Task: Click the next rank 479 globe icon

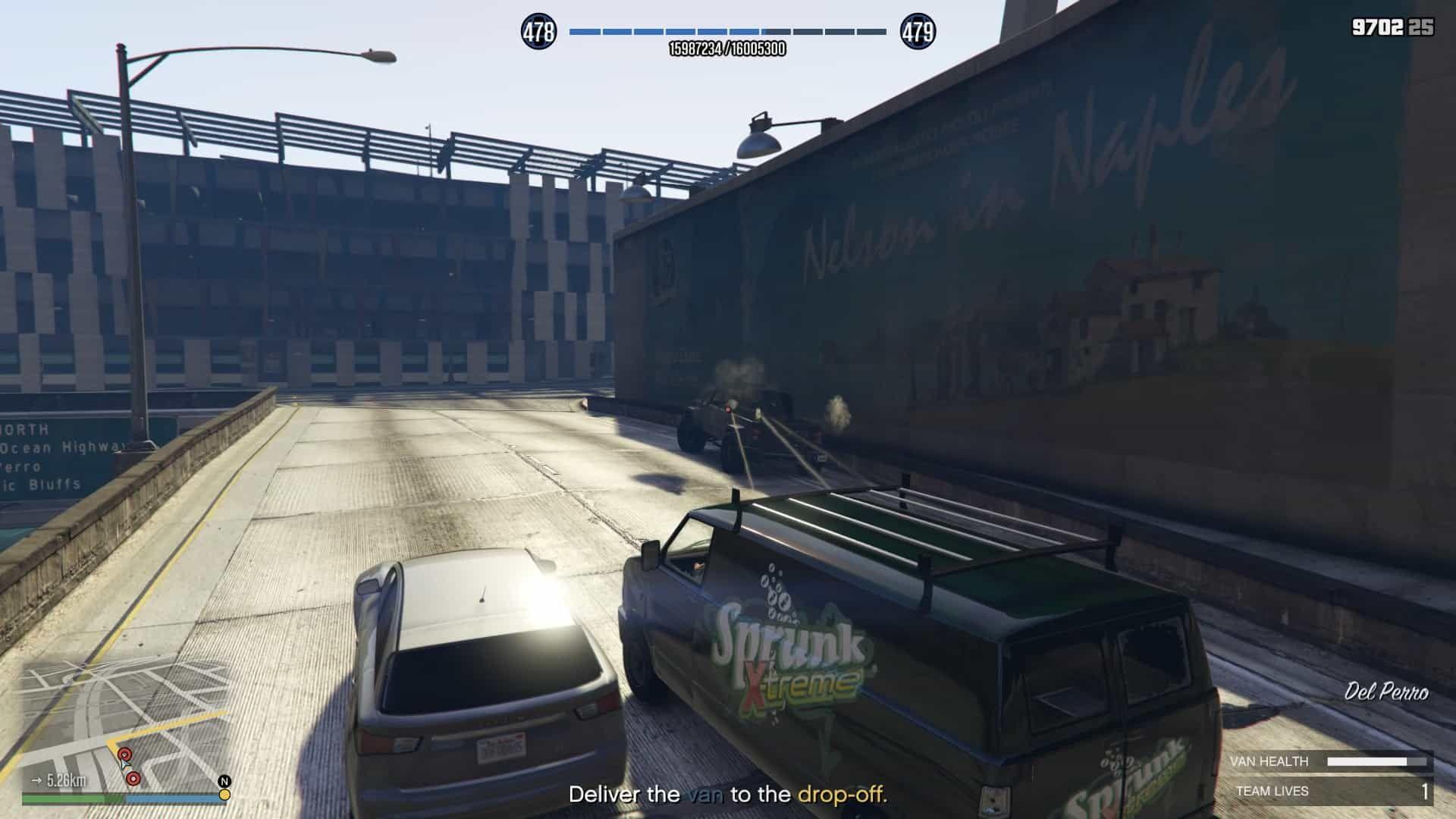Action: click(918, 32)
